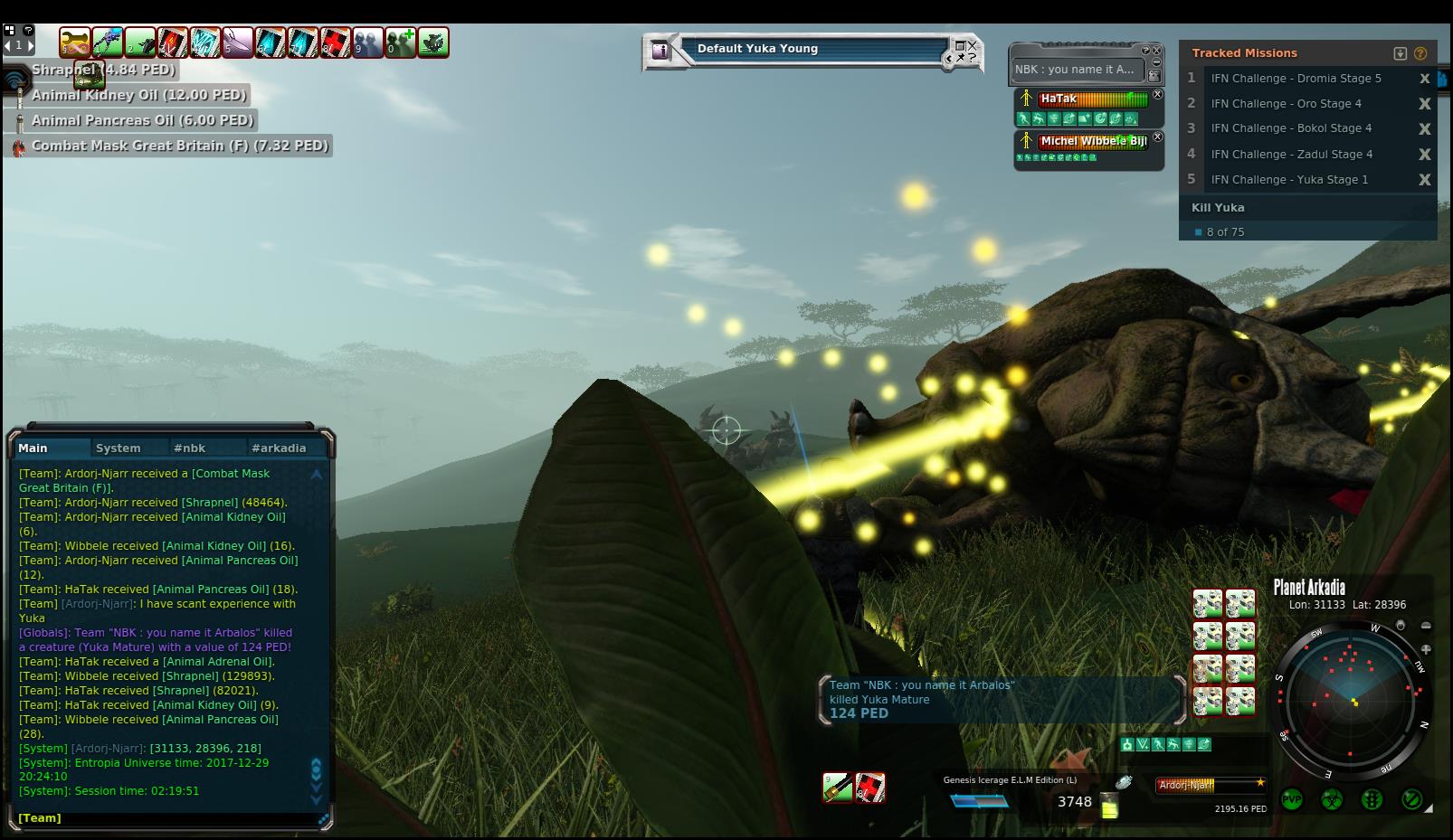Show the Main chat tab
The height and width of the screenshot is (840, 1453).
pos(33,448)
